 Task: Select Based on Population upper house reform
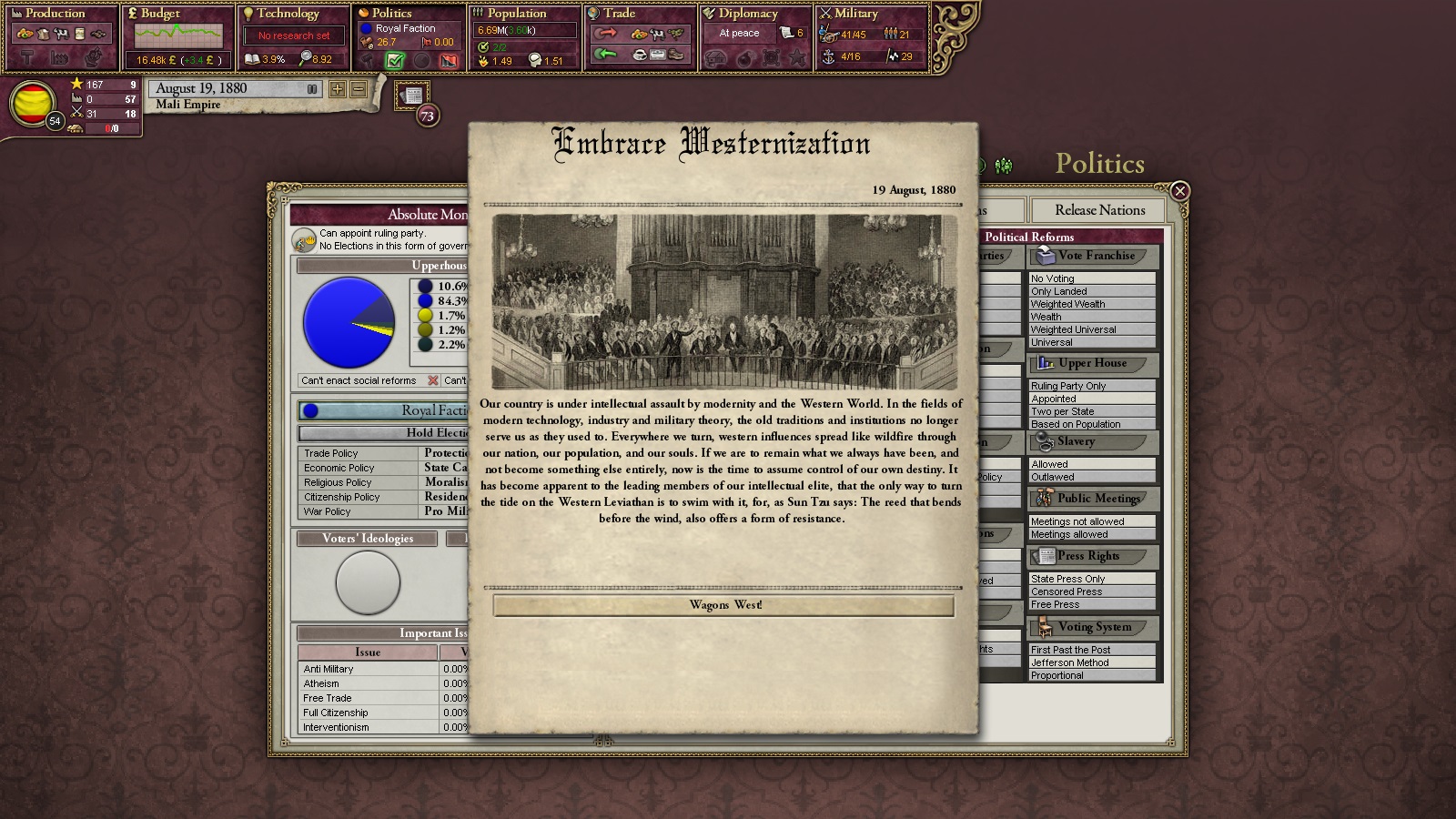click(1091, 424)
